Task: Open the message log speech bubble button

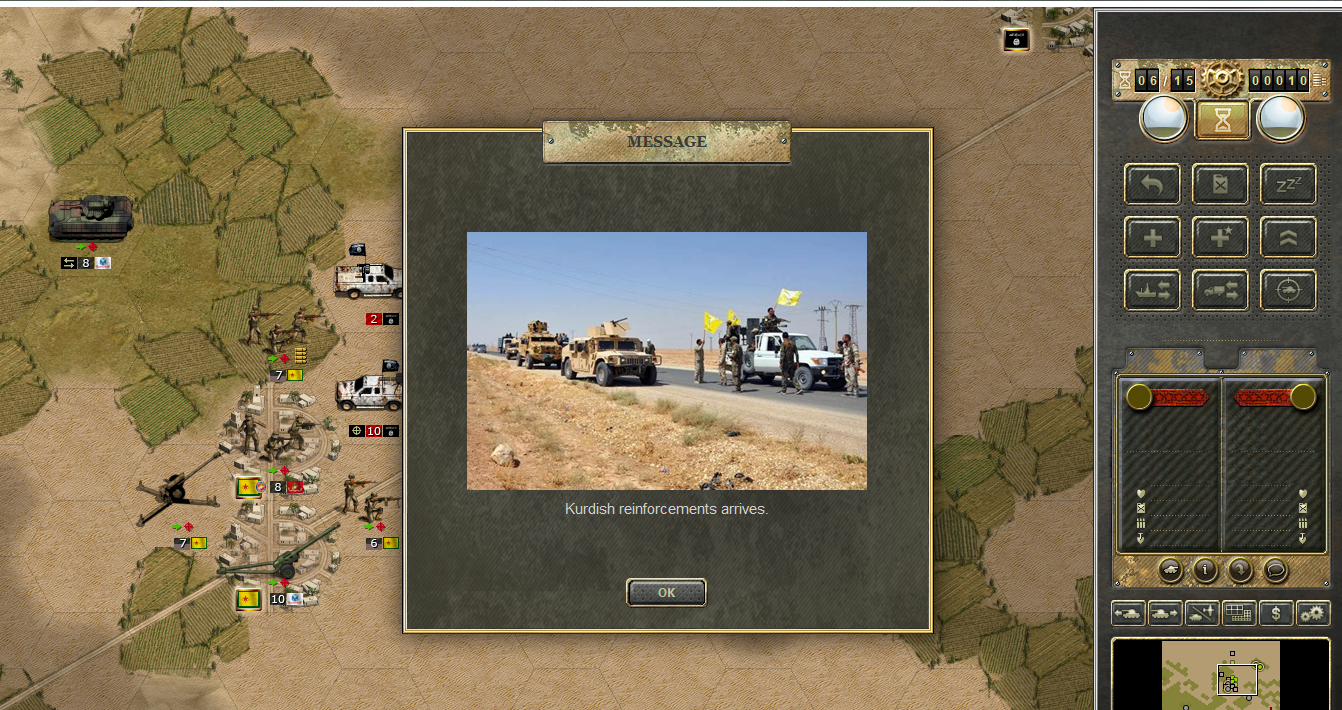Action: pyautogui.click(x=1274, y=570)
